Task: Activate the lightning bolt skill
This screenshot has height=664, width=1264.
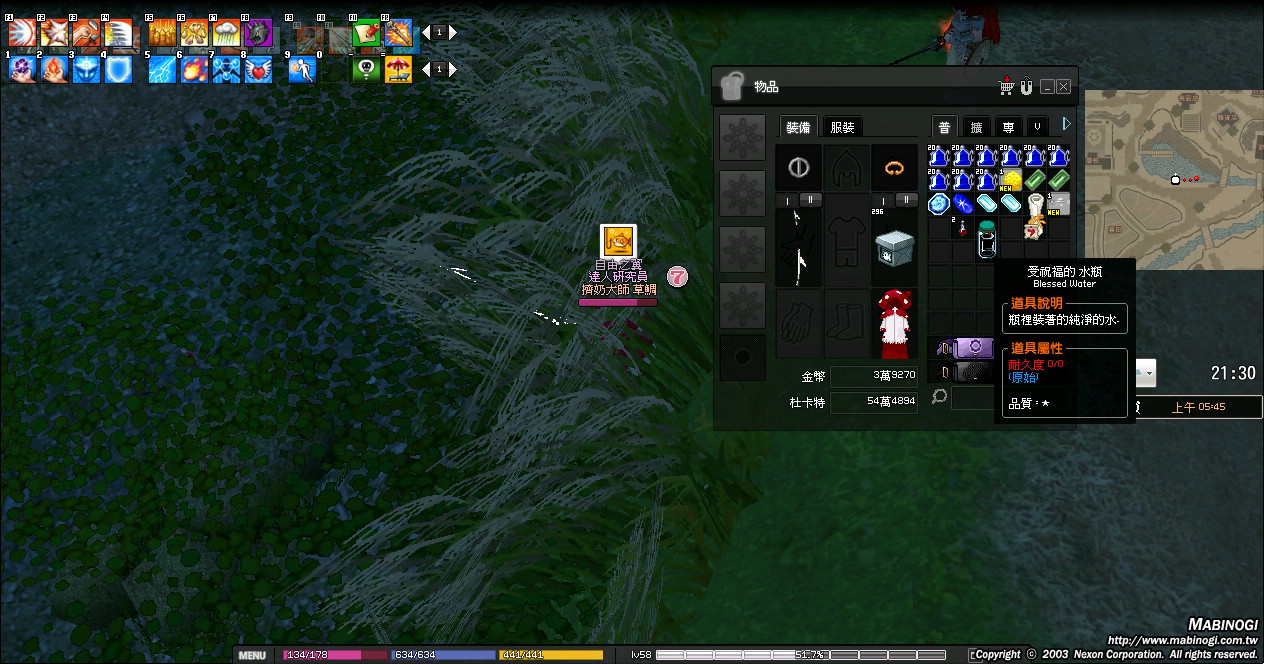Action: (x=163, y=70)
